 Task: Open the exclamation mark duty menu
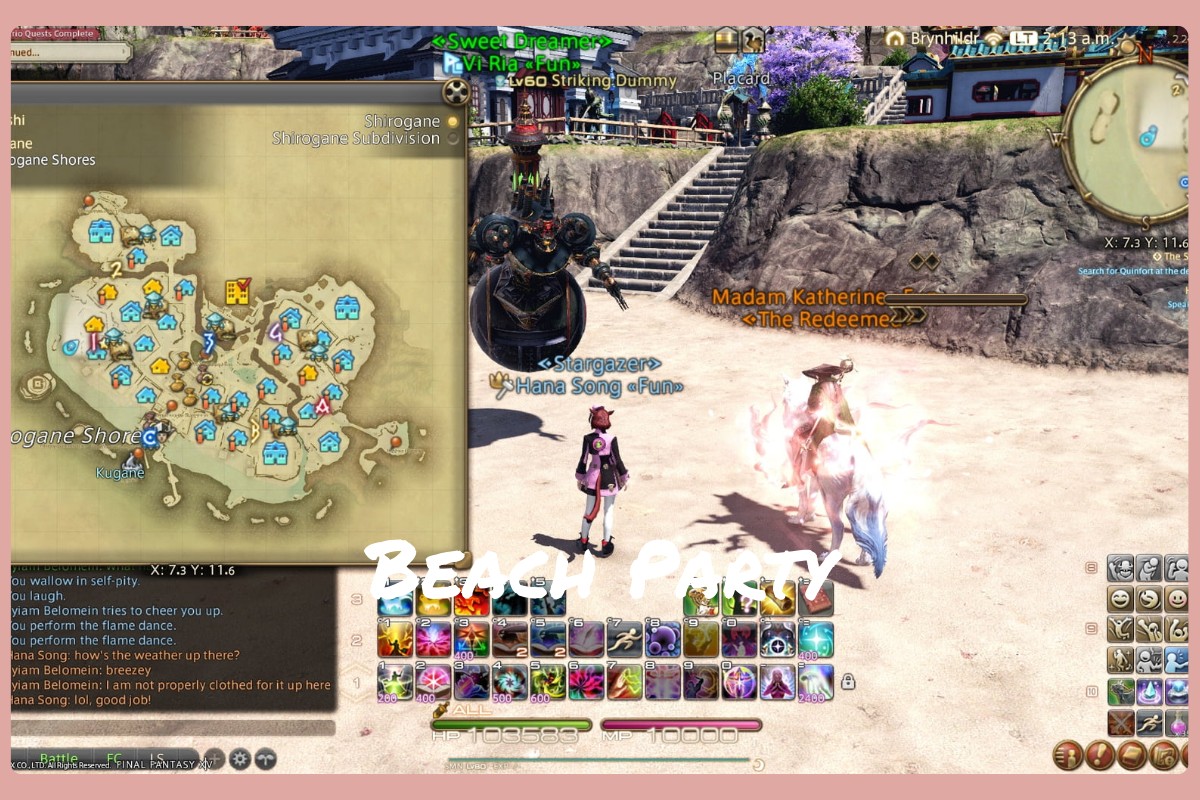click(x=1100, y=755)
